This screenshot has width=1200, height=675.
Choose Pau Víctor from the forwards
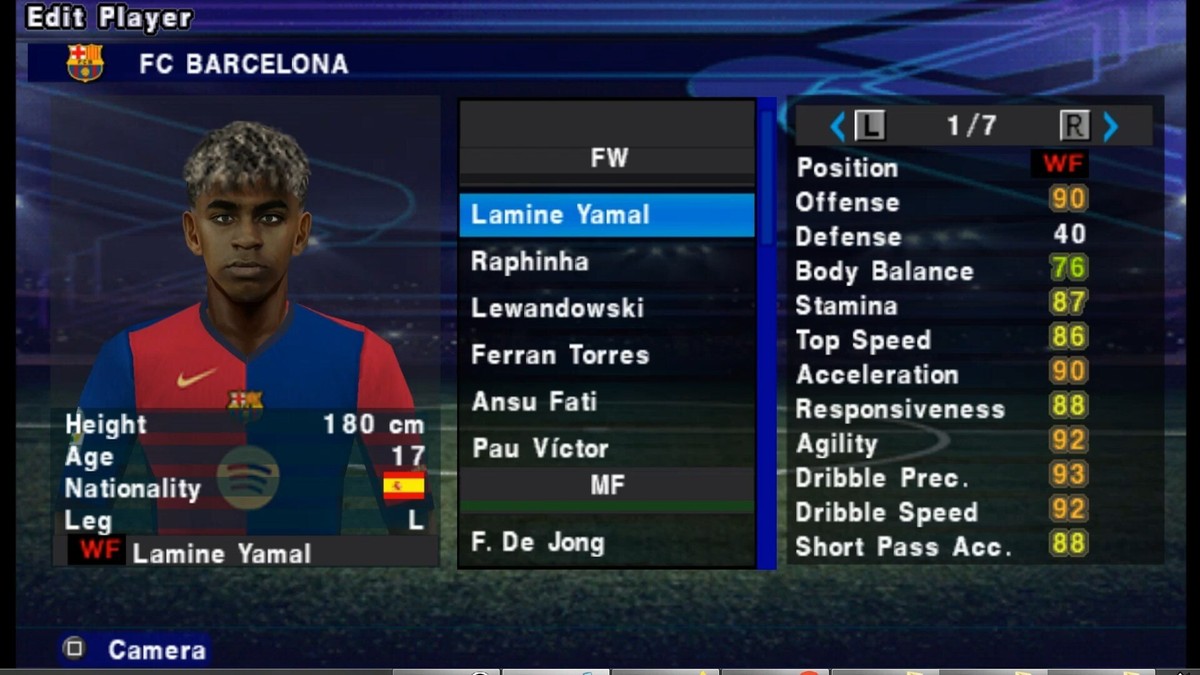(606, 448)
